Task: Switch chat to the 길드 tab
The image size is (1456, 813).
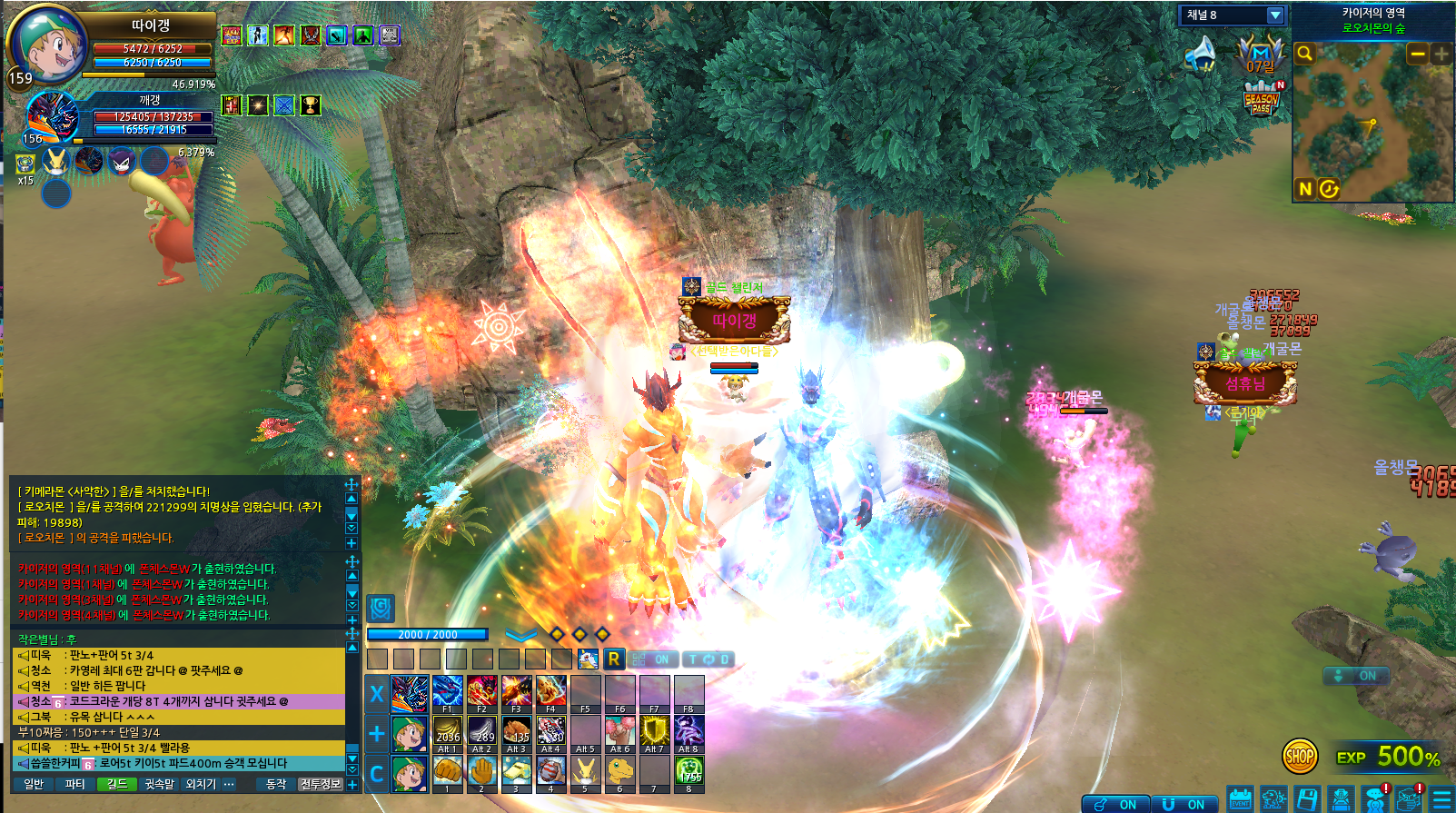Action: point(117,784)
